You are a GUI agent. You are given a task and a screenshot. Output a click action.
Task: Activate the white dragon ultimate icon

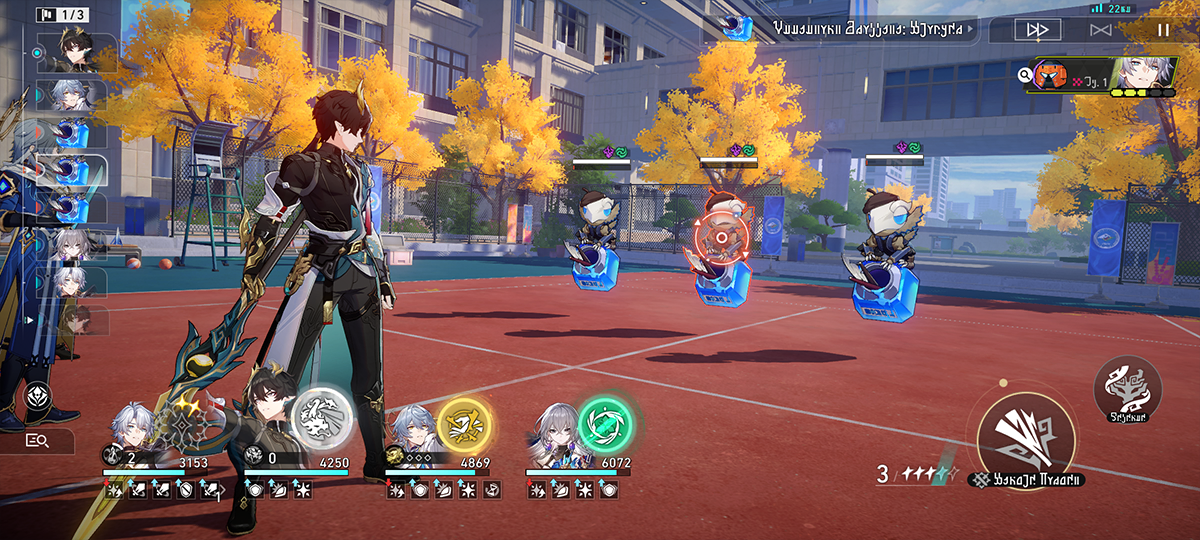coord(321,418)
